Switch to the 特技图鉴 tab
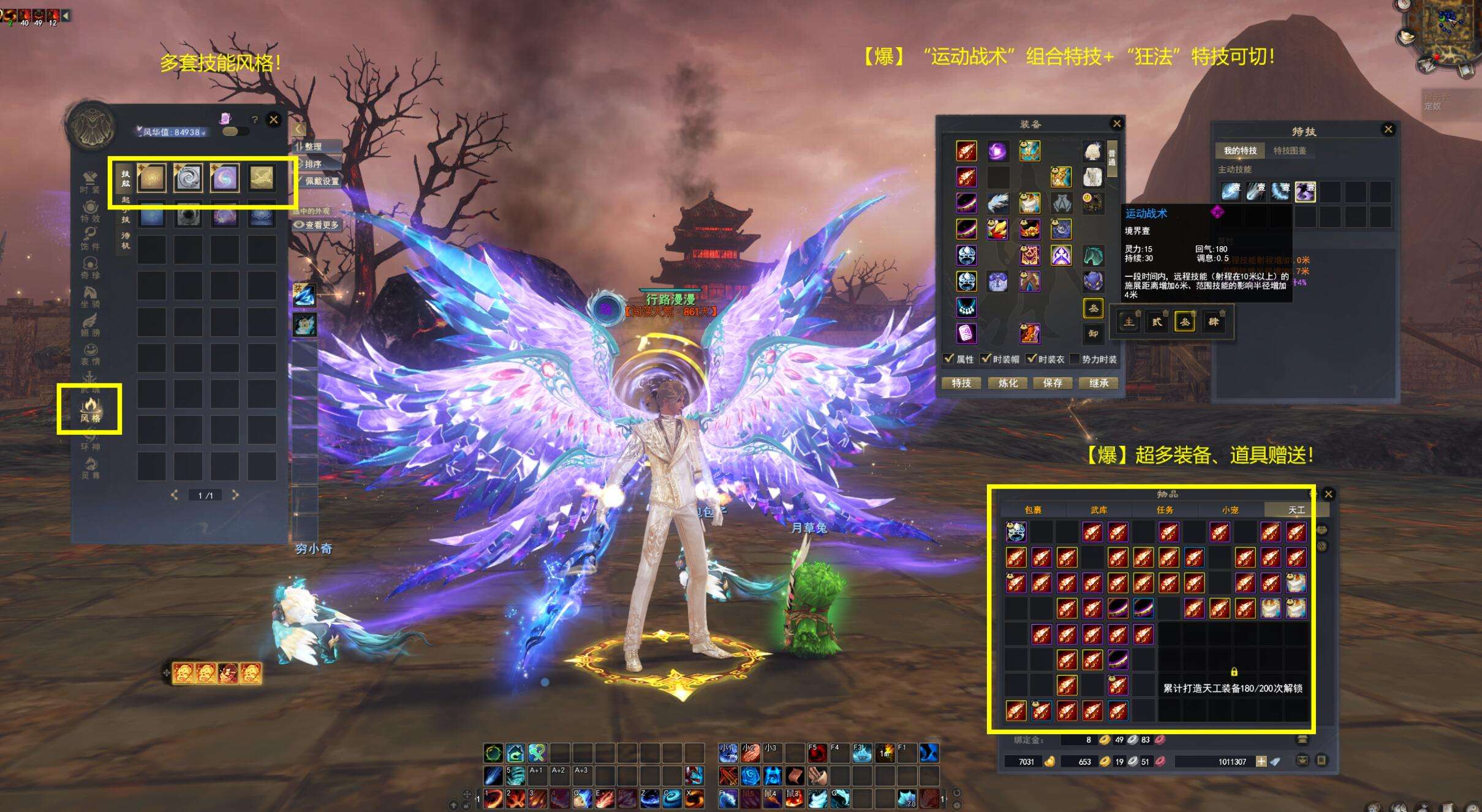This screenshot has height=812, width=1482. click(1290, 151)
